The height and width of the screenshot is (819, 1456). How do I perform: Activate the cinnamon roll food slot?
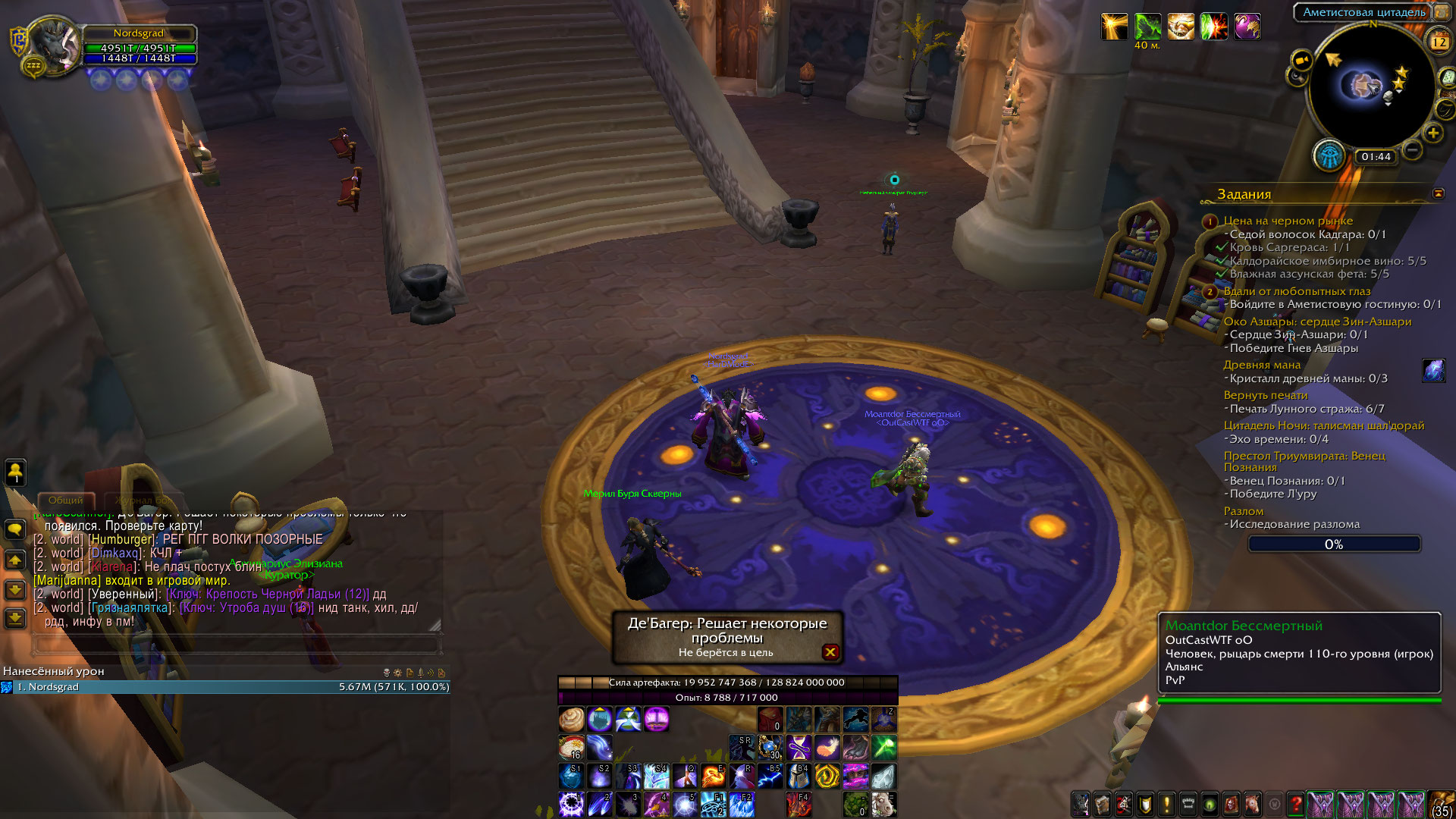pyautogui.click(x=571, y=719)
